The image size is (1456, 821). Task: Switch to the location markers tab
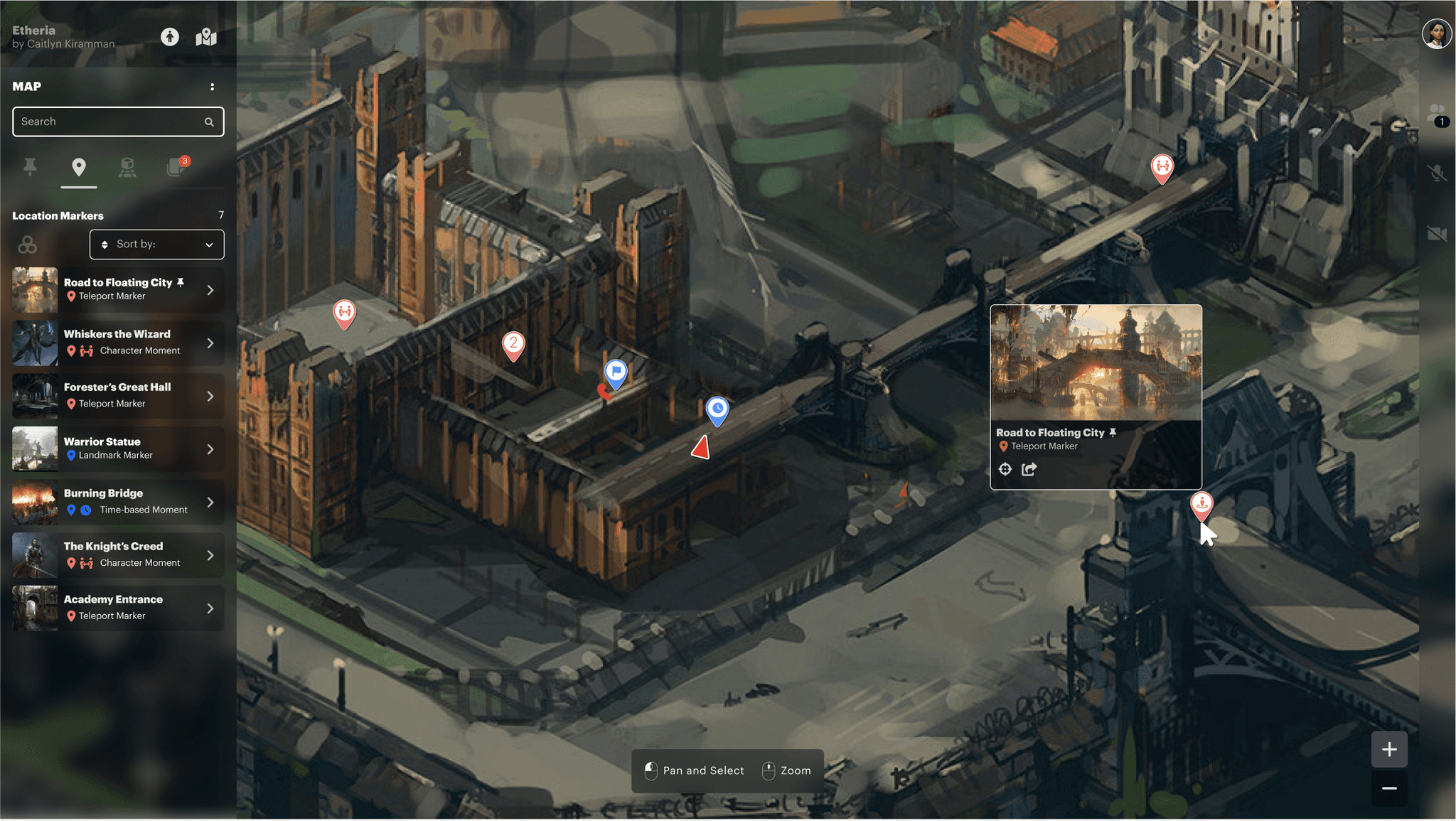tap(79, 167)
